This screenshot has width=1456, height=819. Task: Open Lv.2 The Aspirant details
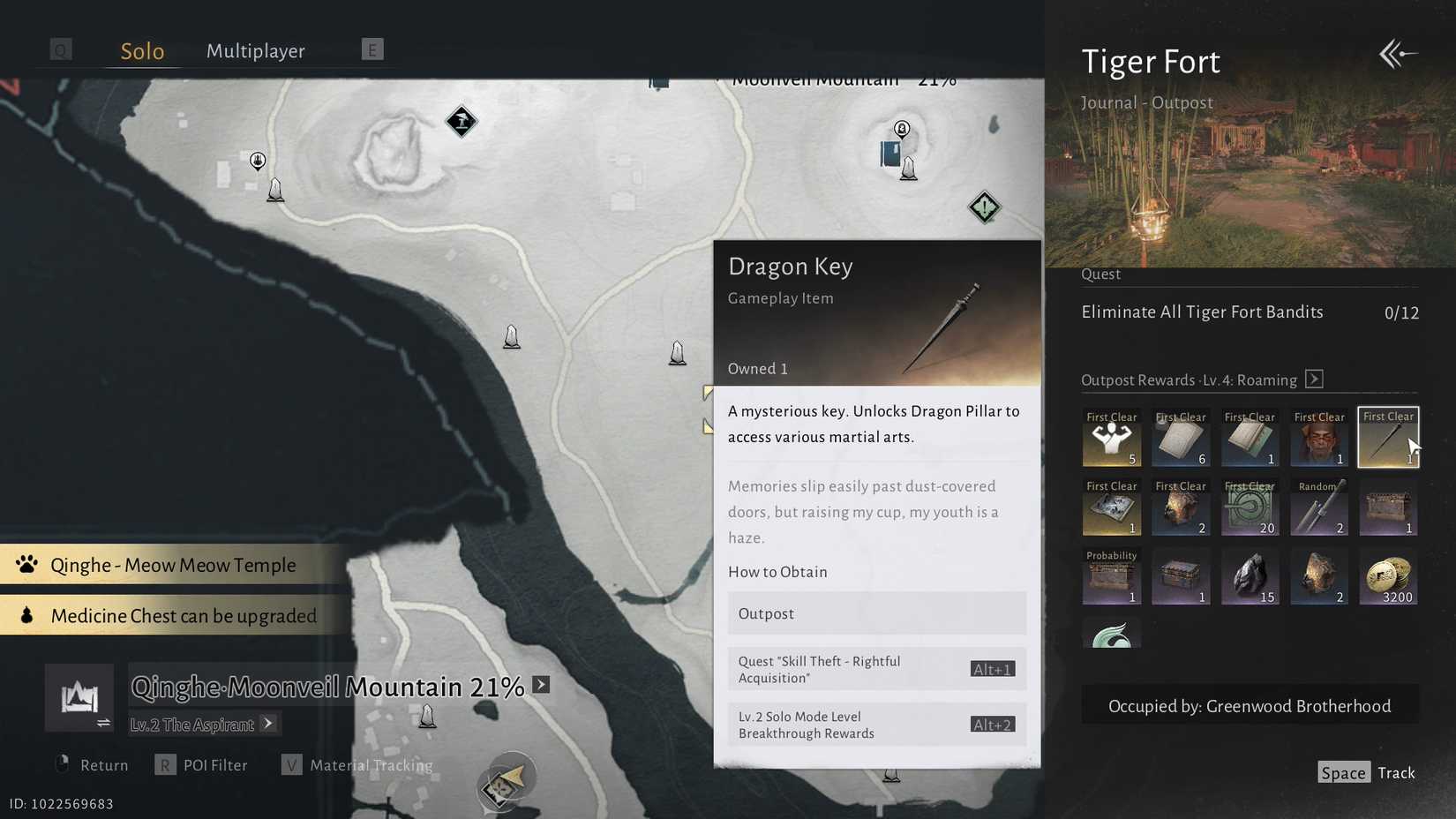(203, 724)
